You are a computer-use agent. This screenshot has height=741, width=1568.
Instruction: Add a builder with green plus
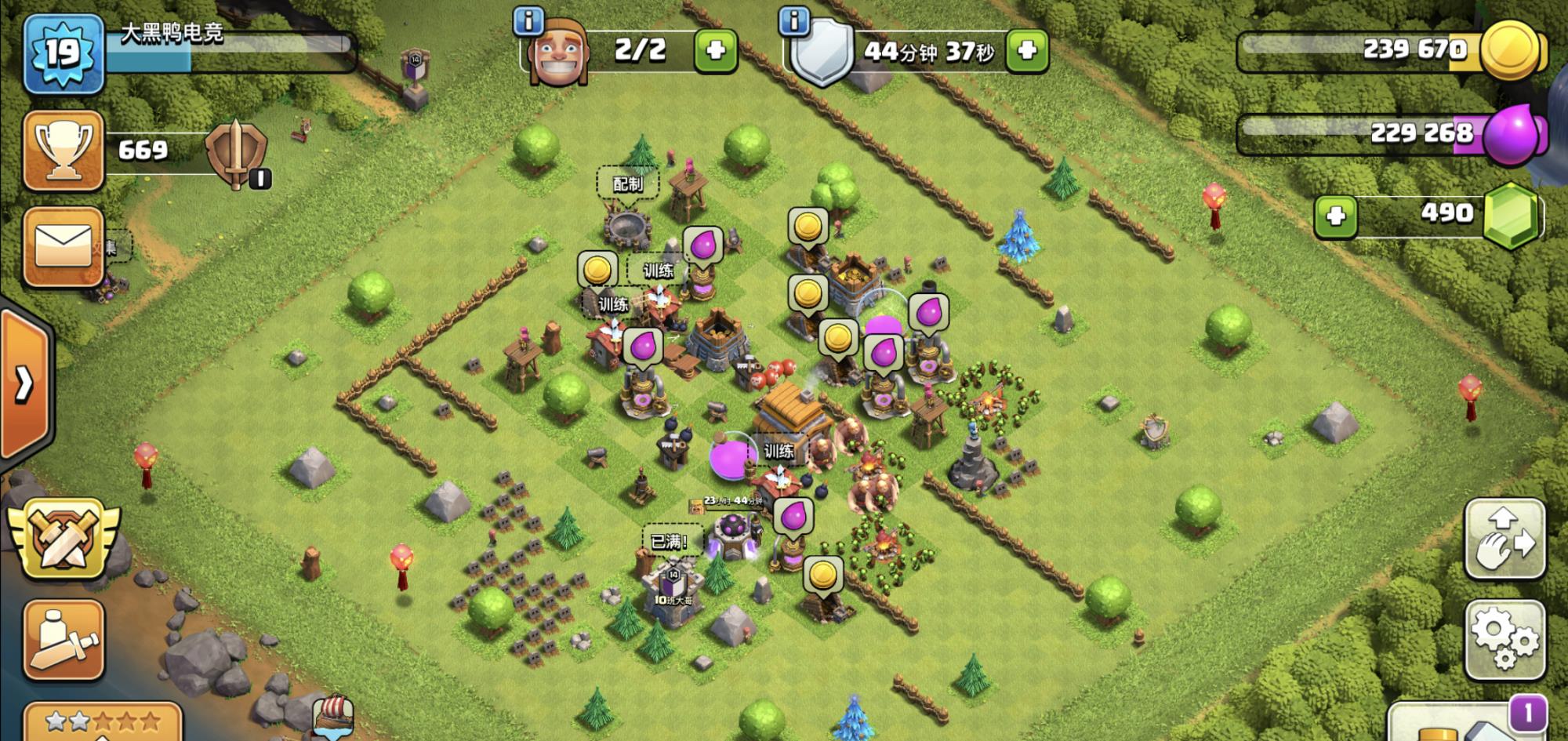point(715,51)
